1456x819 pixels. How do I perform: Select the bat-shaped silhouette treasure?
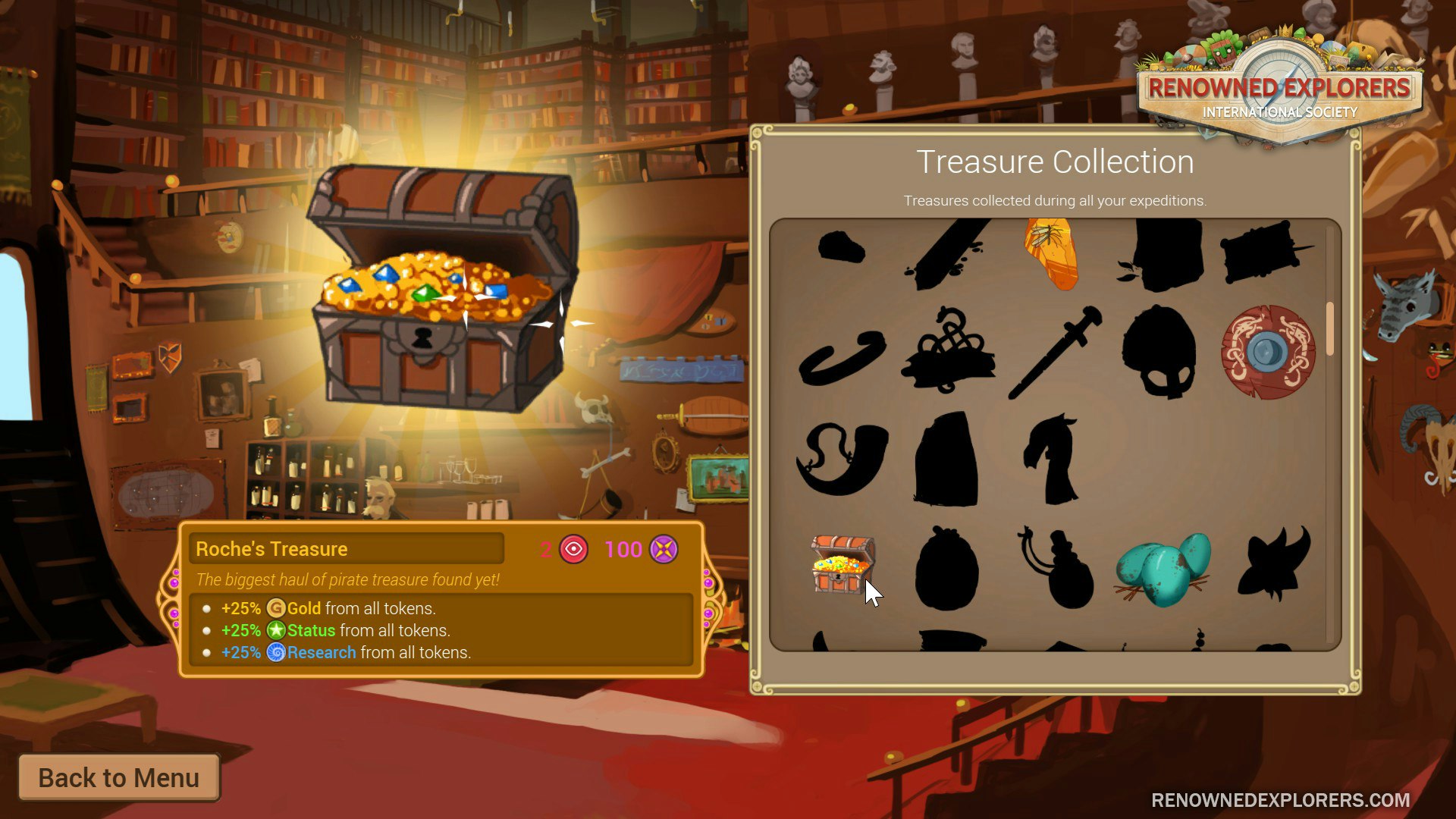1274,567
